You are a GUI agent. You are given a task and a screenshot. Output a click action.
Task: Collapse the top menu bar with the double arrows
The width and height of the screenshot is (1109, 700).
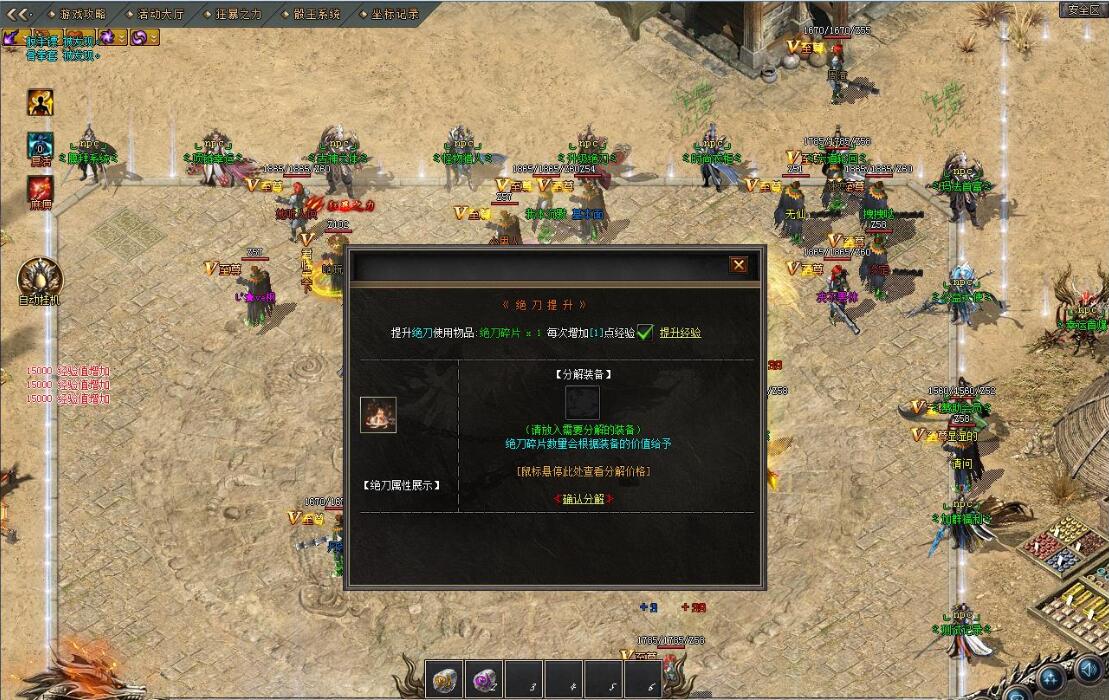pyautogui.click(x=20, y=14)
